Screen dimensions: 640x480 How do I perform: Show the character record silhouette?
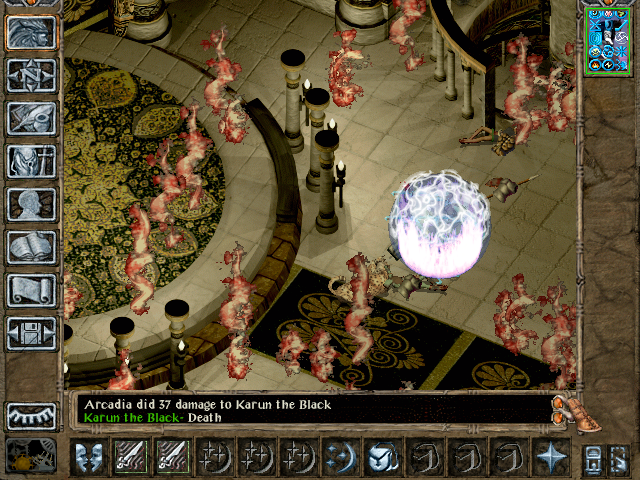[31, 204]
